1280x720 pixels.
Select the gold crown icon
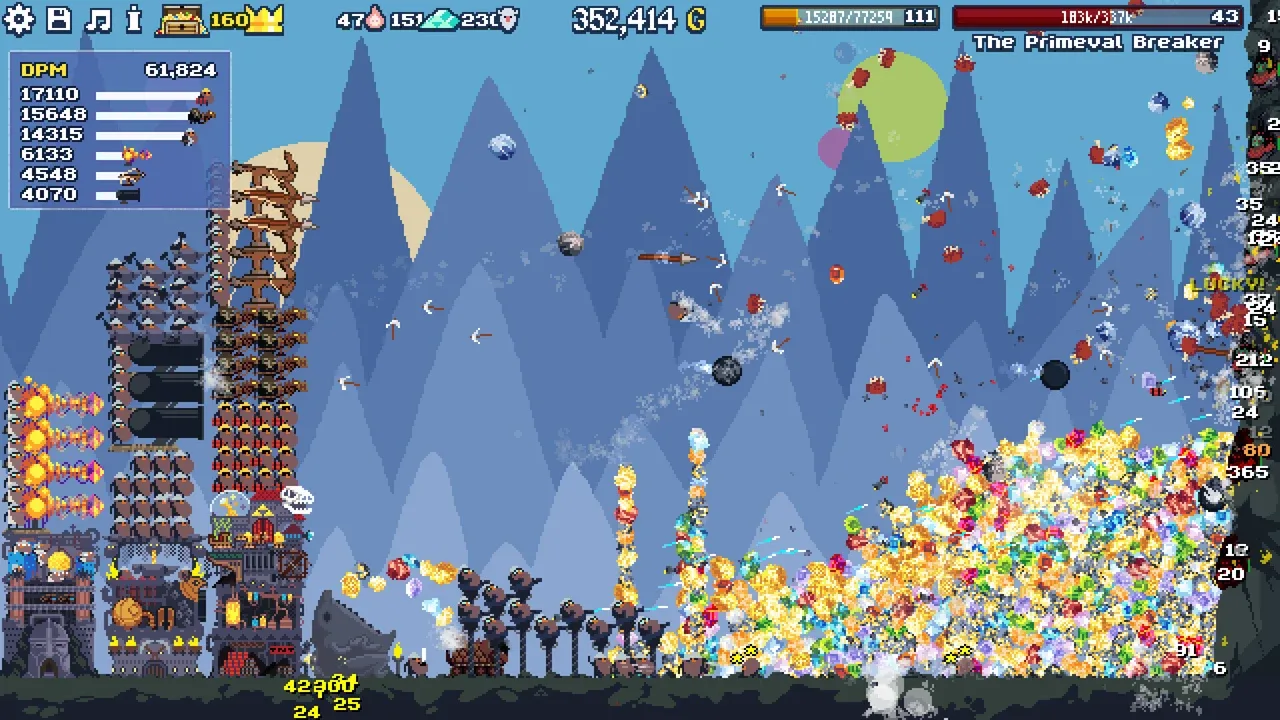265,19
